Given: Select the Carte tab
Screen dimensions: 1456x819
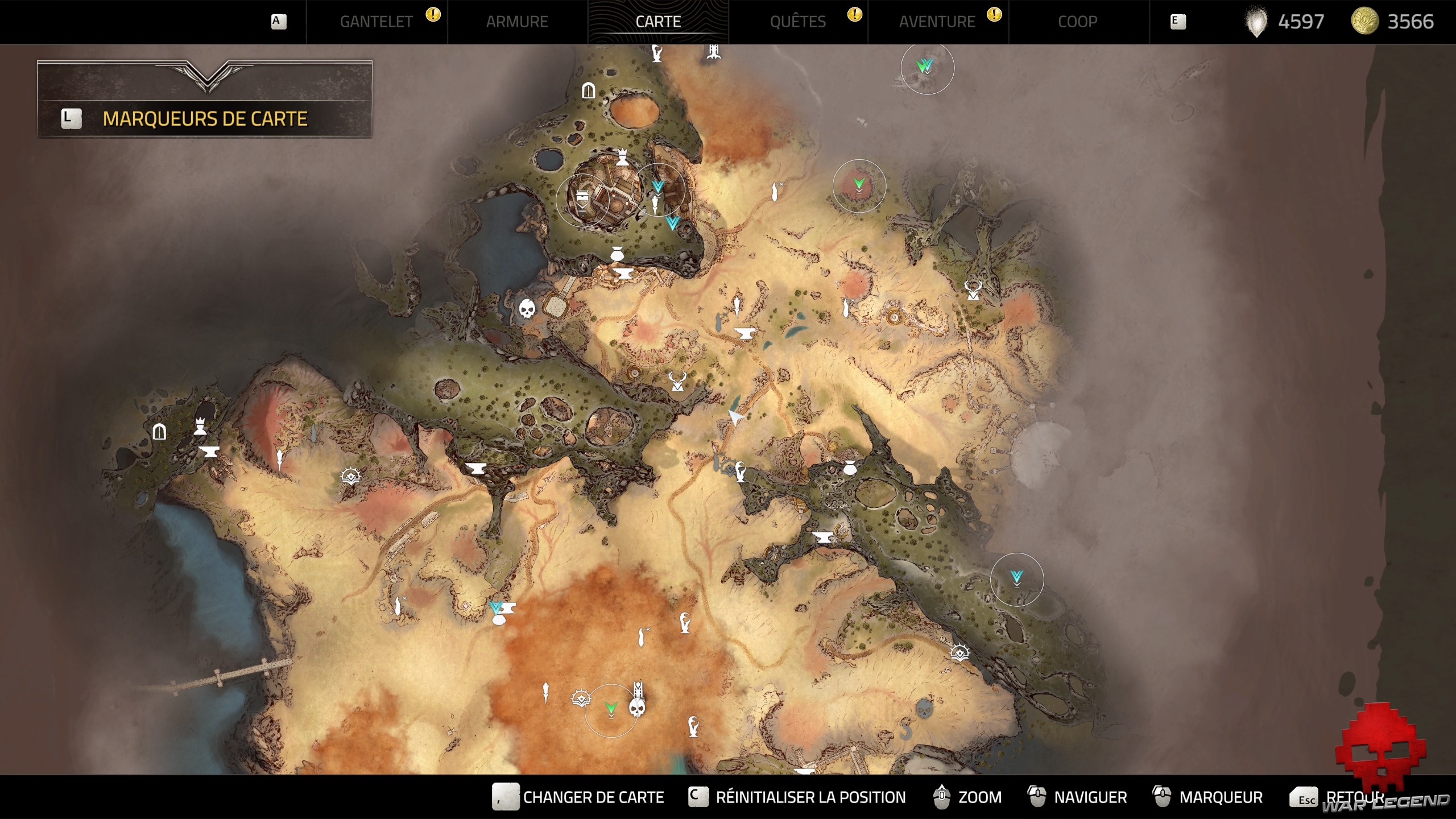Looking at the screenshot, I should click(x=658, y=22).
